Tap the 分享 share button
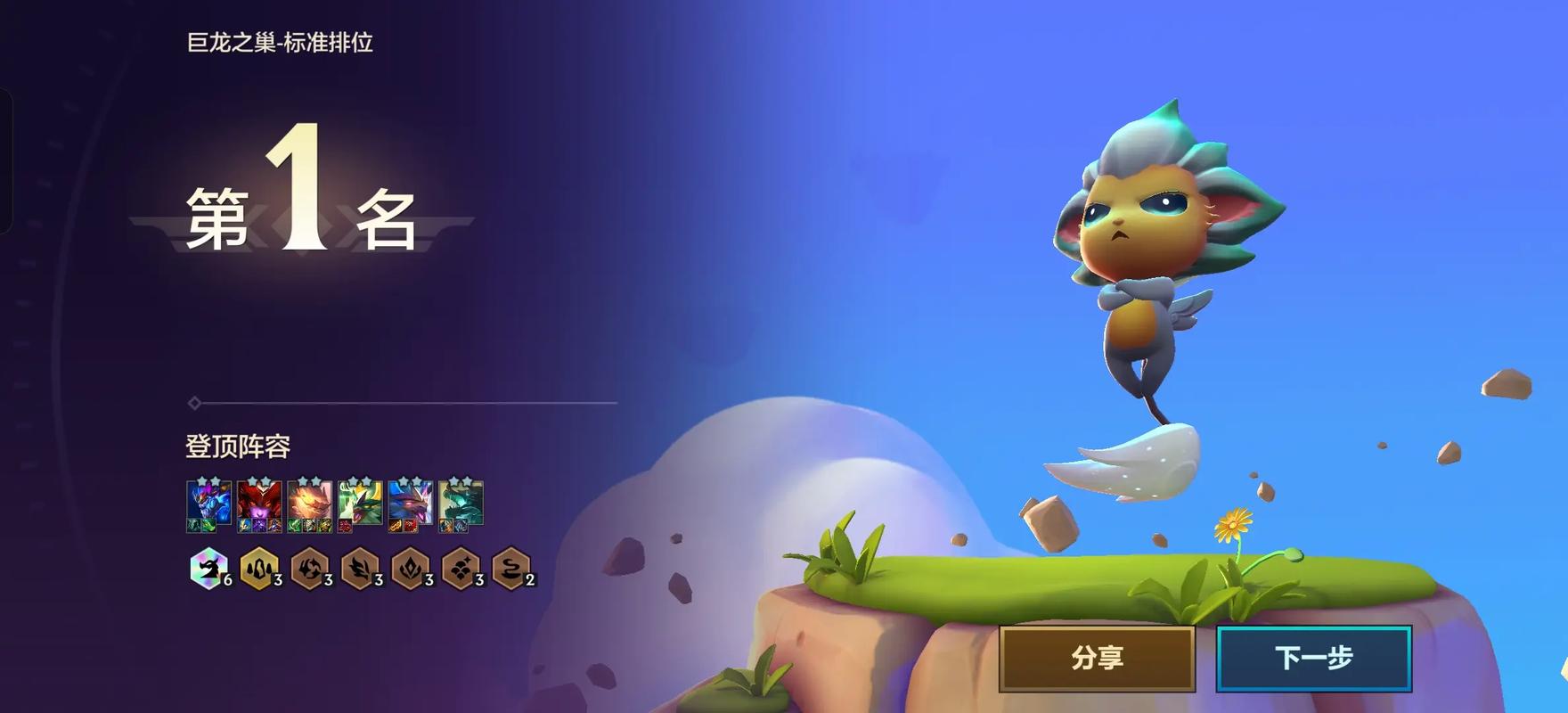This screenshot has width=1568, height=713. pos(1097,658)
